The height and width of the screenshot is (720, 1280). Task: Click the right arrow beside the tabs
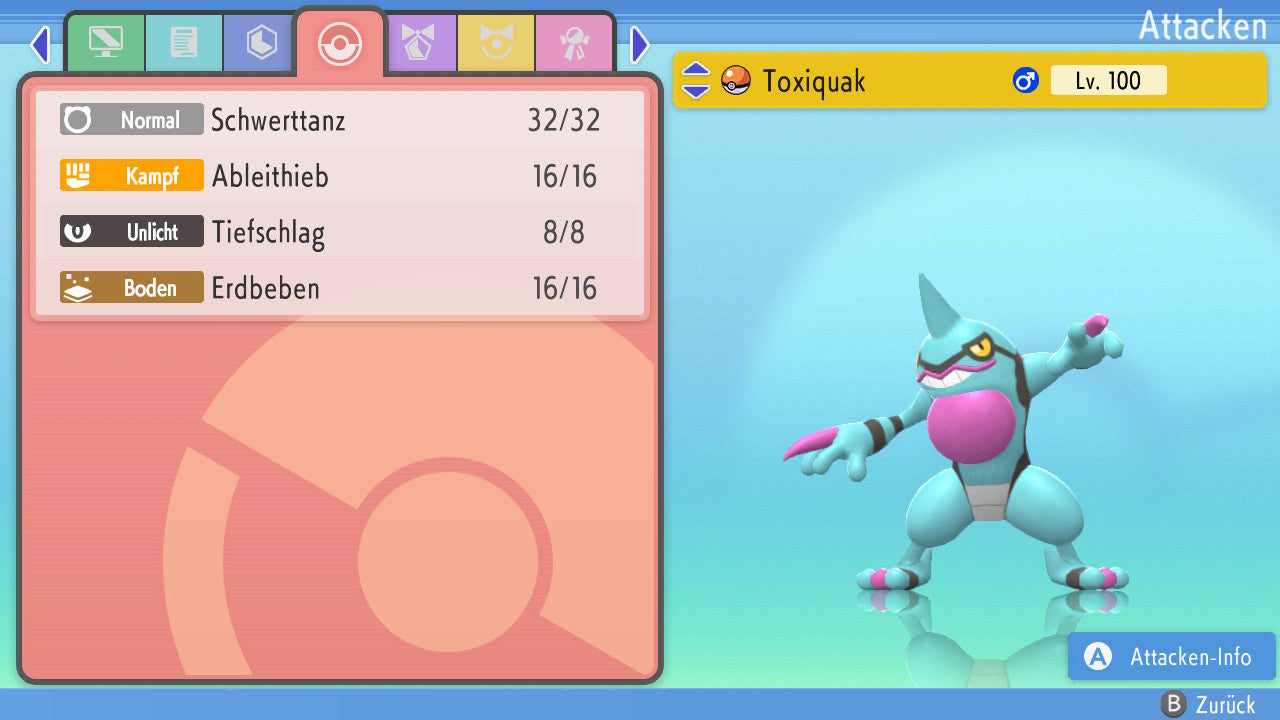click(640, 44)
